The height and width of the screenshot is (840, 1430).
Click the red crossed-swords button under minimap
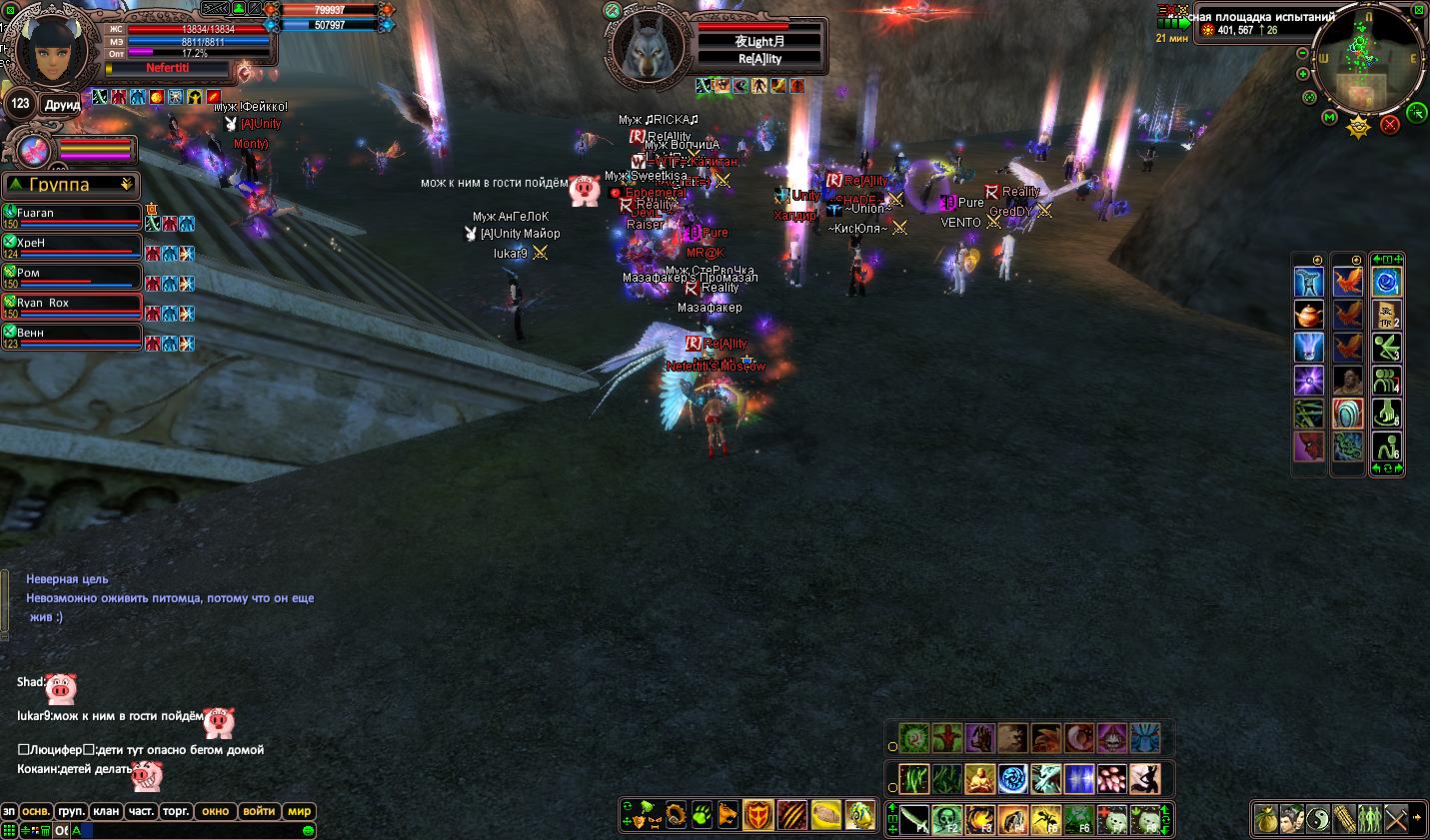(x=1389, y=125)
